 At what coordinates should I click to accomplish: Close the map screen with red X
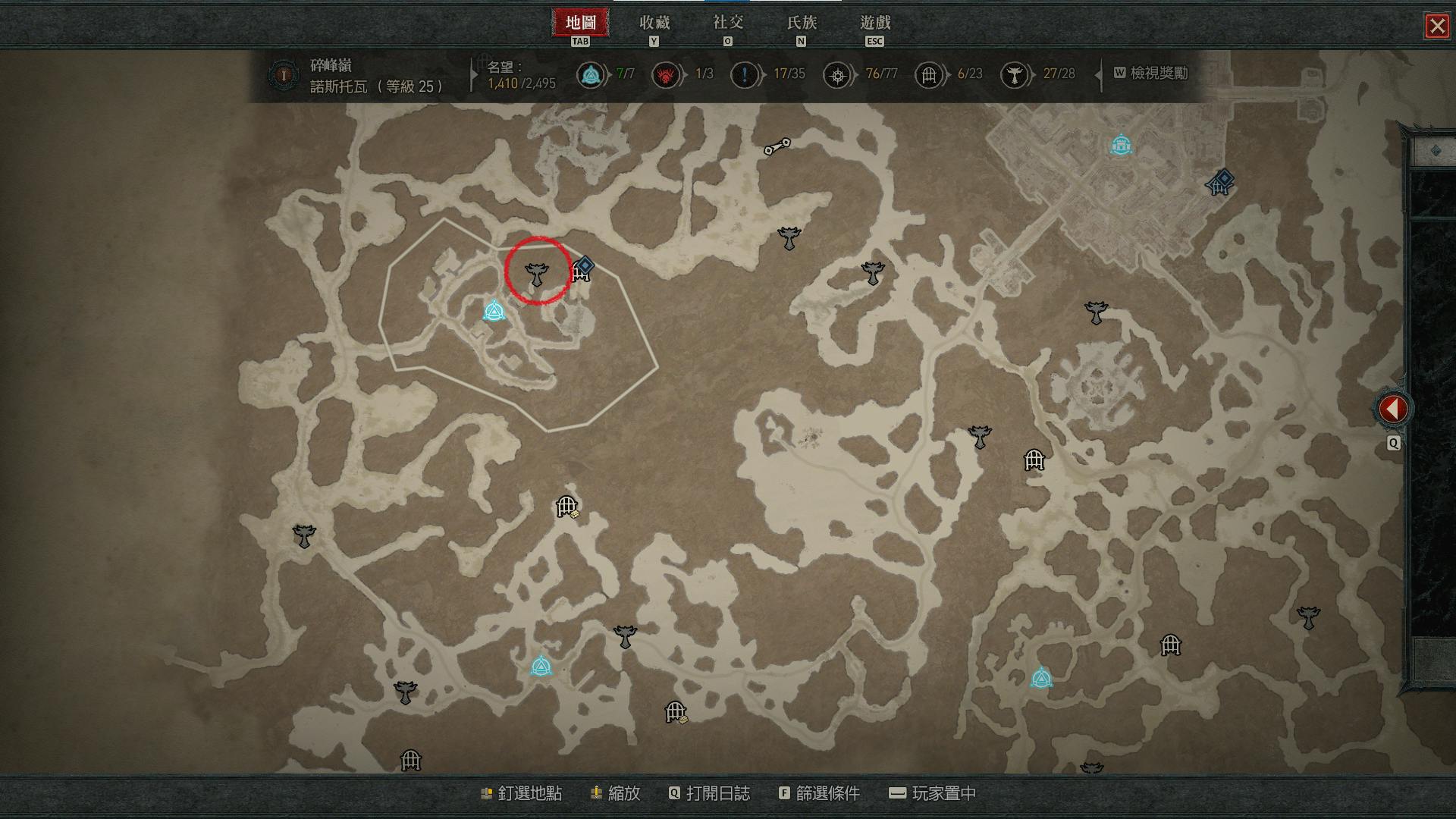coord(1436,27)
